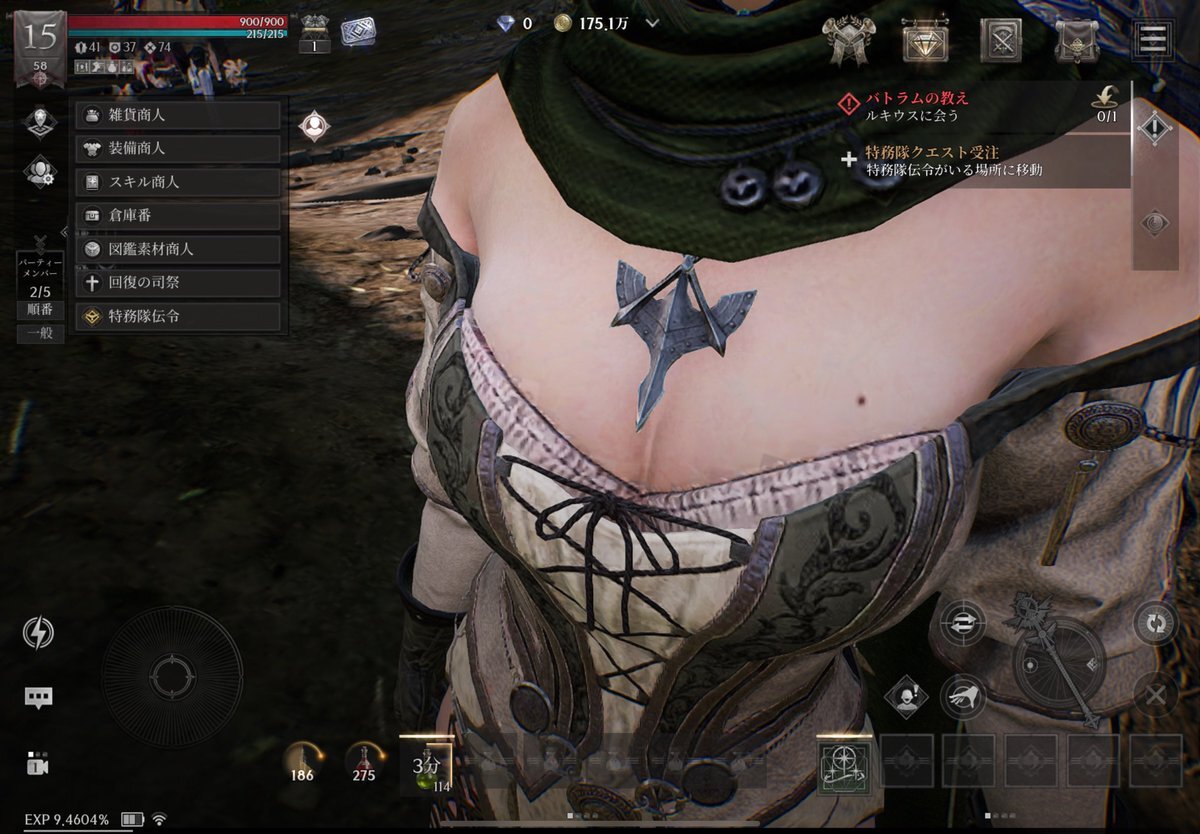Screen dimensions: 1200x834
Task: Open the スキル商人 entry
Action: pyautogui.click(x=178, y=183)
